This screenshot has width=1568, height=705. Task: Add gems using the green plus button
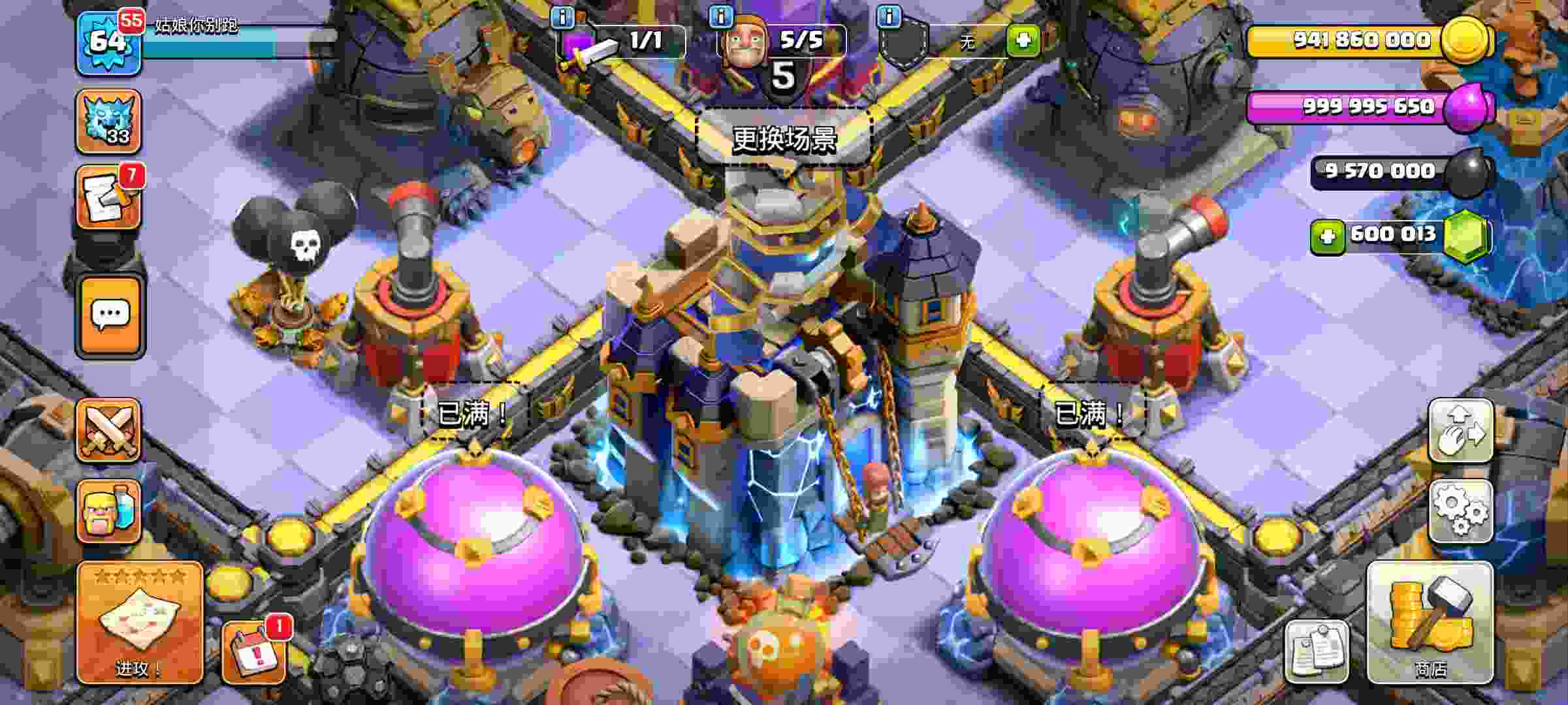(1327, 236)
